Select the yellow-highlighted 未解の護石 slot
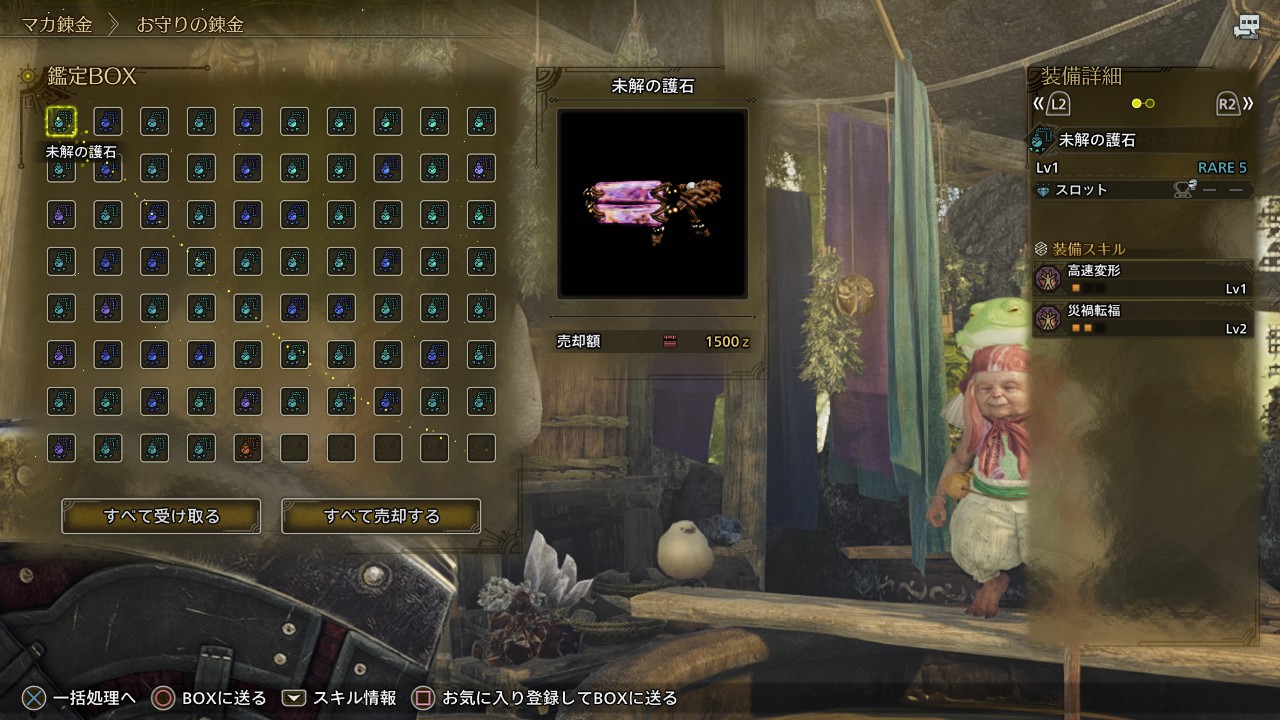Screen dimensions: 1280x720 pyautogui.click(x=61, y=122)
